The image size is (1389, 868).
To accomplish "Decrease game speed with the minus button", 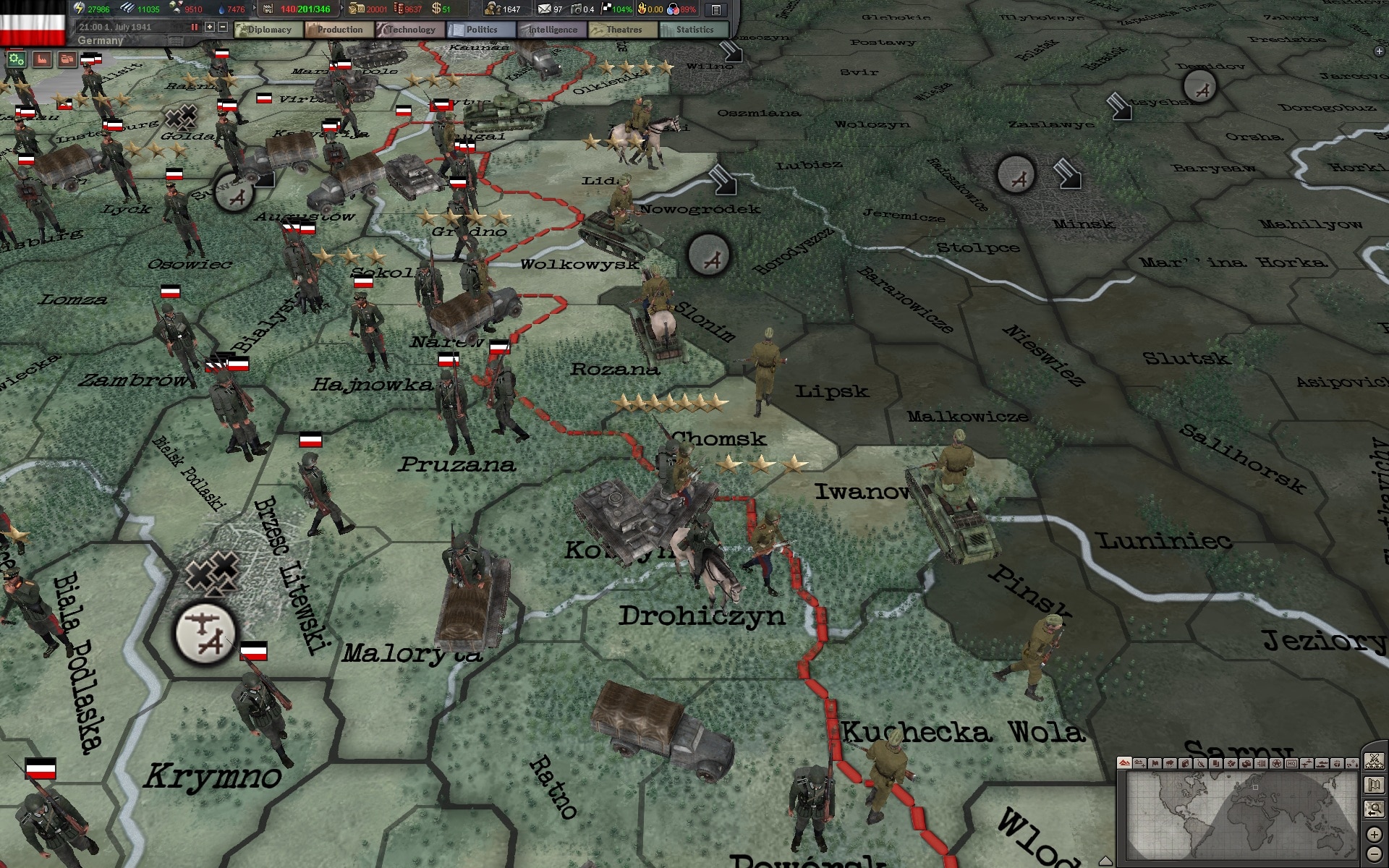I will coord(222,27).
